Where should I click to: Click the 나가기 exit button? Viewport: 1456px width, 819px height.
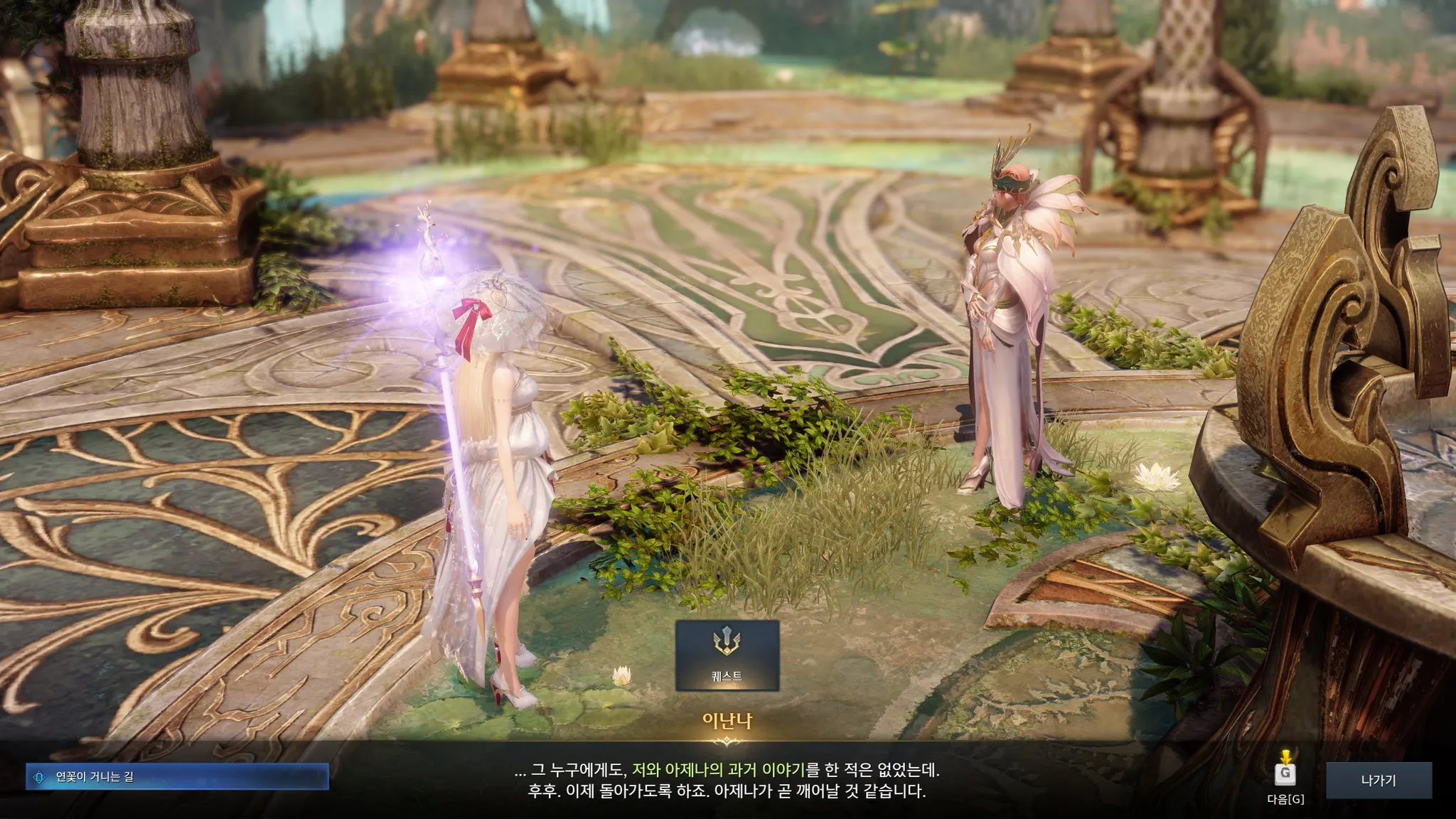[1378, 781]
